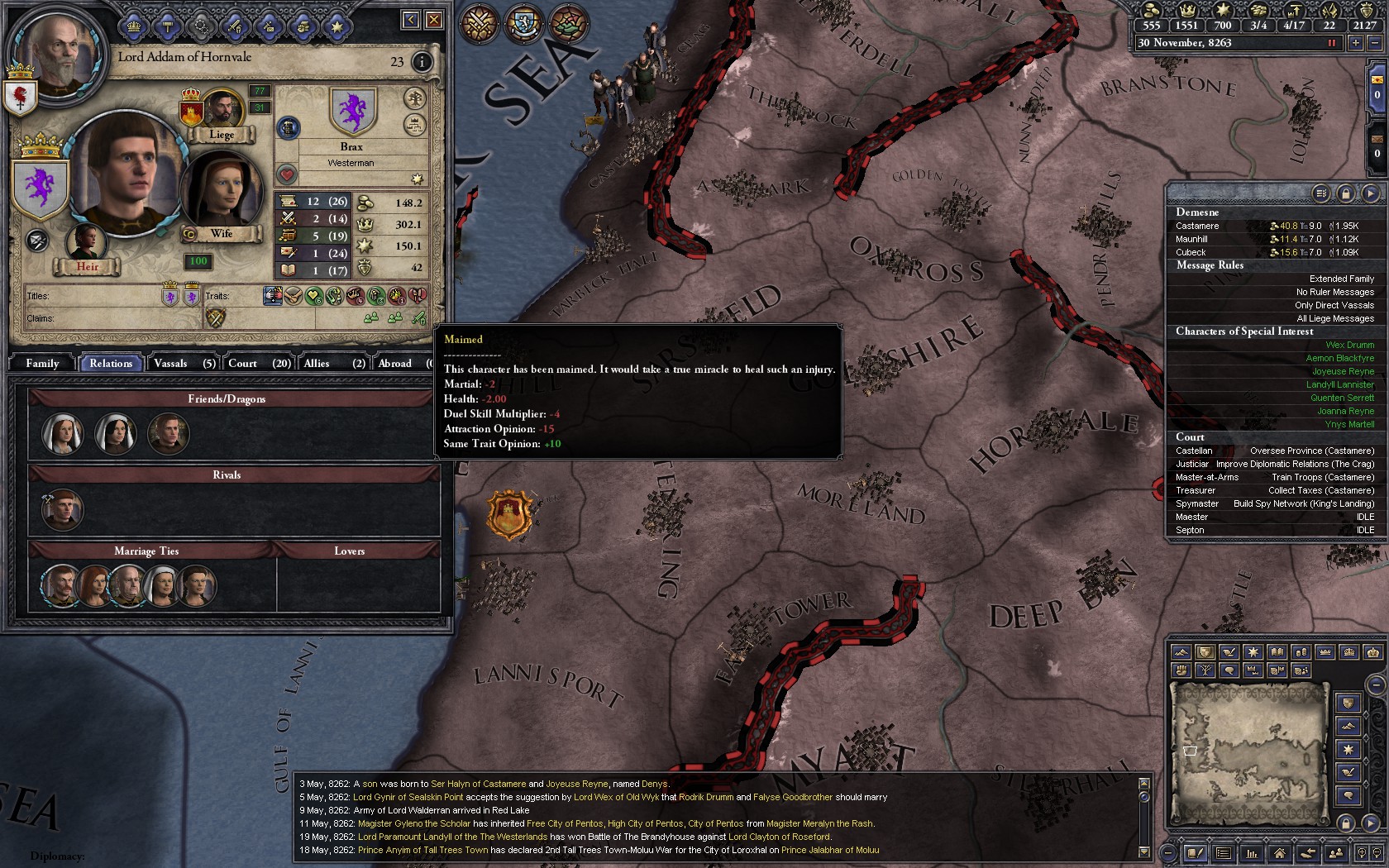Select Castamere in the demesne list
This screenshot has width=1389, height=868.
pyautogui.click(x=1197, y=226)
